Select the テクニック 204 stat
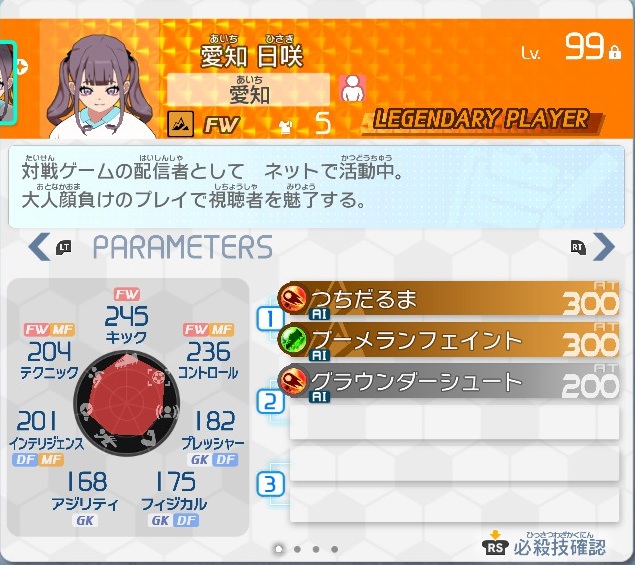Image resolution: width=635 pixels, height=565 pixels. pos(49,356)
